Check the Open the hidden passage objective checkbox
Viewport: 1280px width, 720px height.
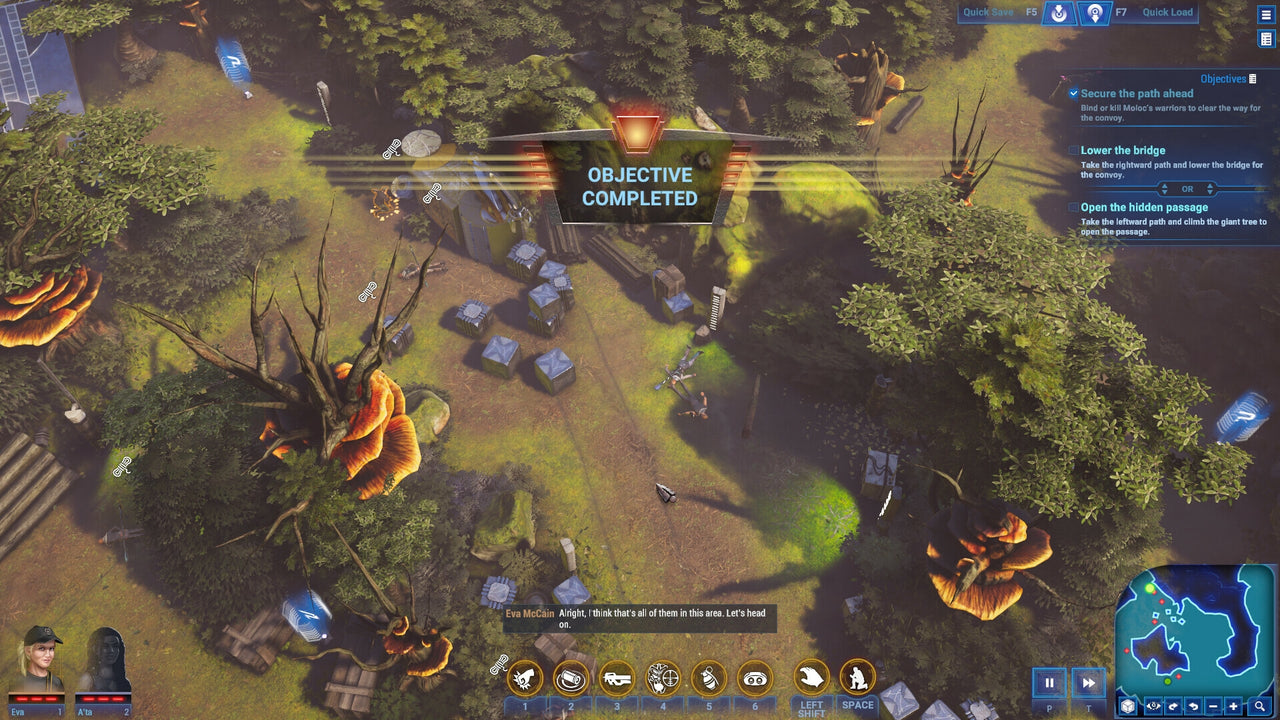coord(1072,207)
